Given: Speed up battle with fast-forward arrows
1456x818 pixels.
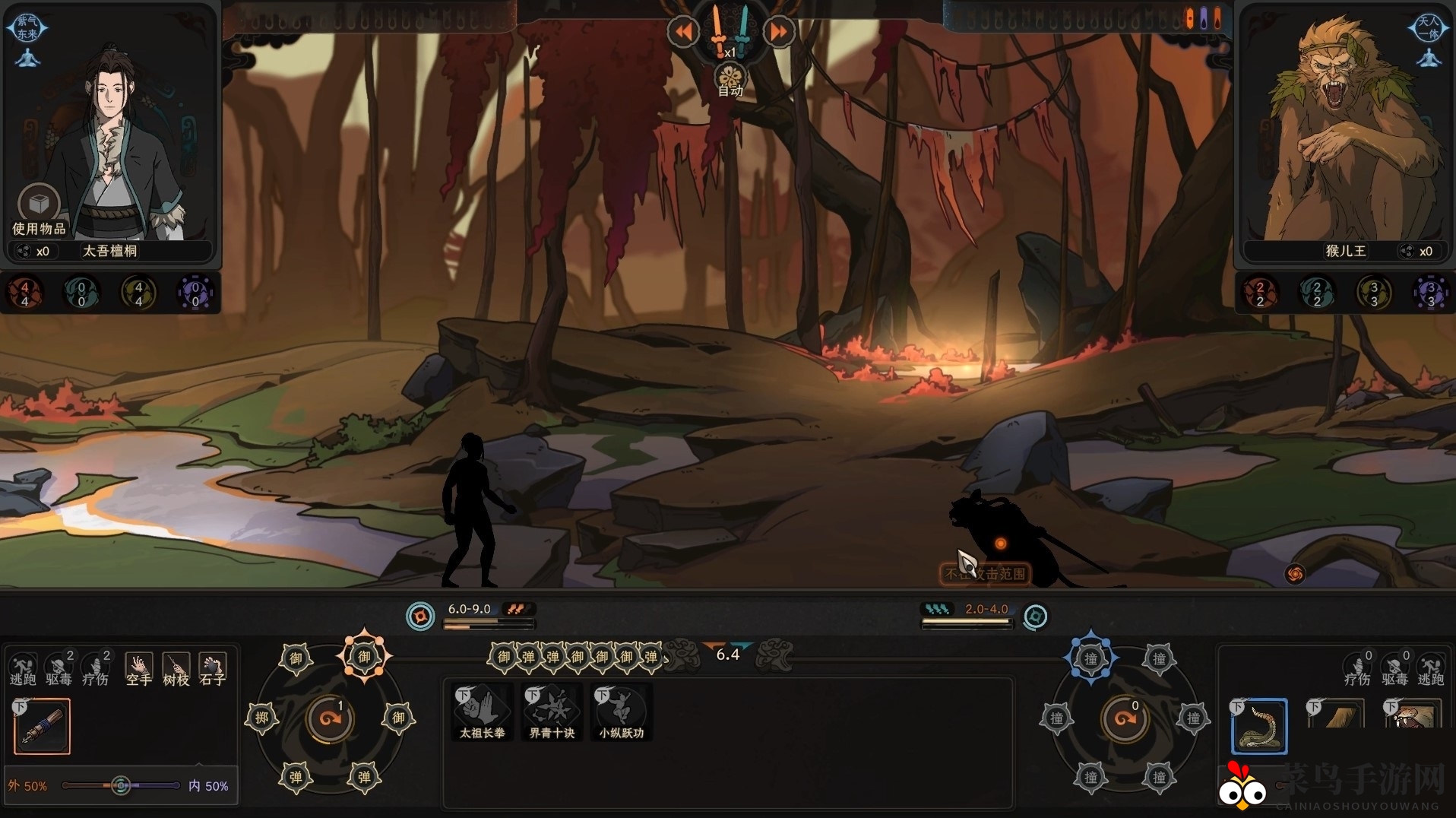Looking at the screenshot, I should (778, 32).
